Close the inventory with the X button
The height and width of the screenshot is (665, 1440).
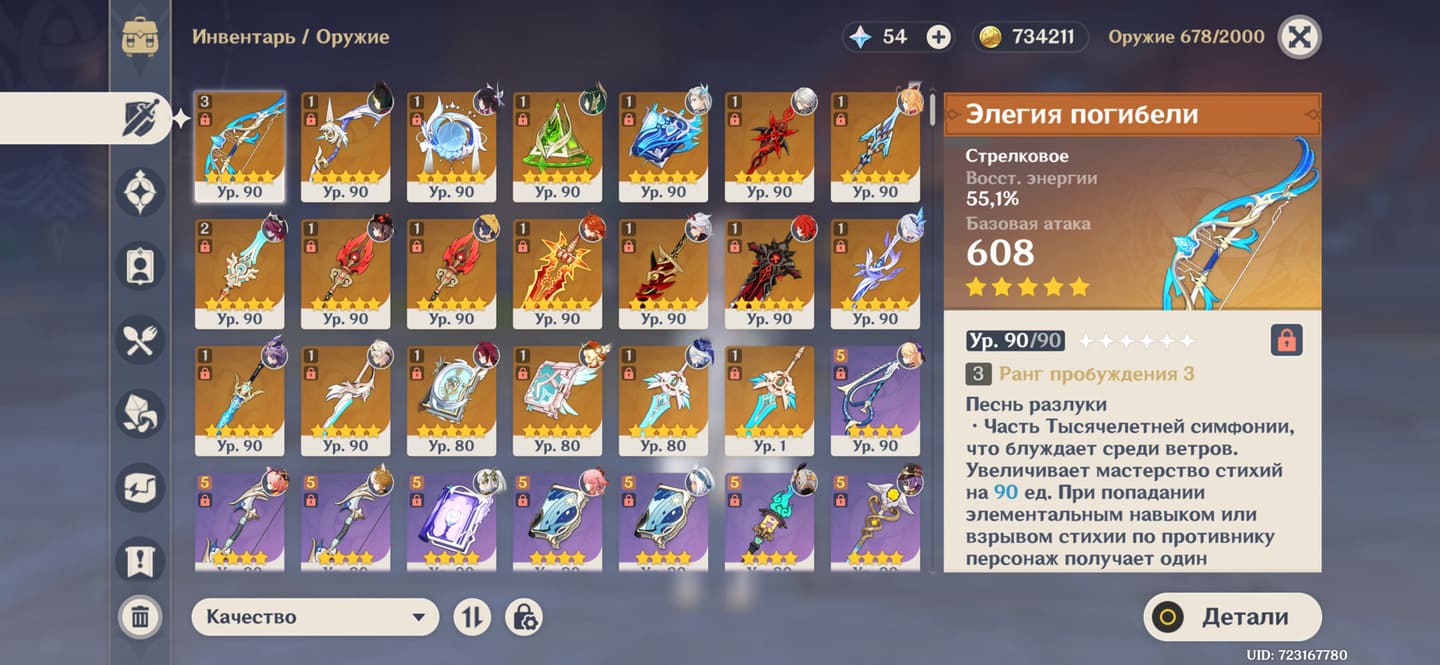tap(1299, 38)
